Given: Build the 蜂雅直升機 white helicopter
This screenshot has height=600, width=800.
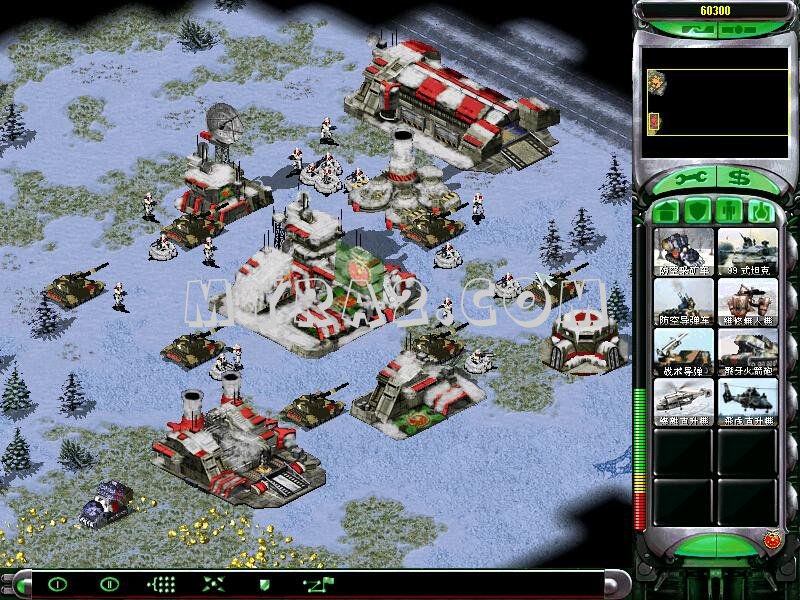Looking at the screenshot, I should (x=684, y=402).
